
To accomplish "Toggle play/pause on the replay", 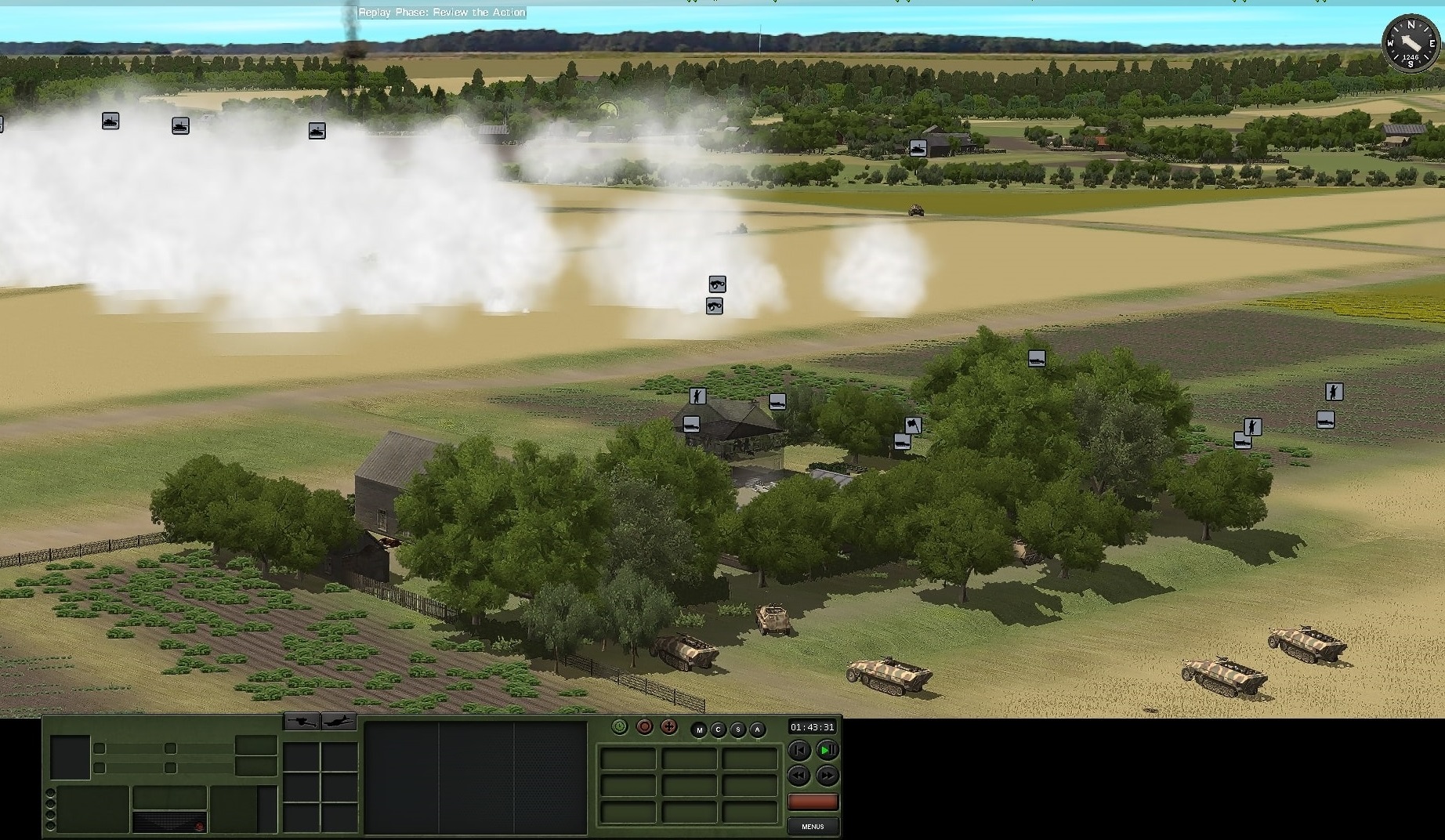I will coord(827,751).
